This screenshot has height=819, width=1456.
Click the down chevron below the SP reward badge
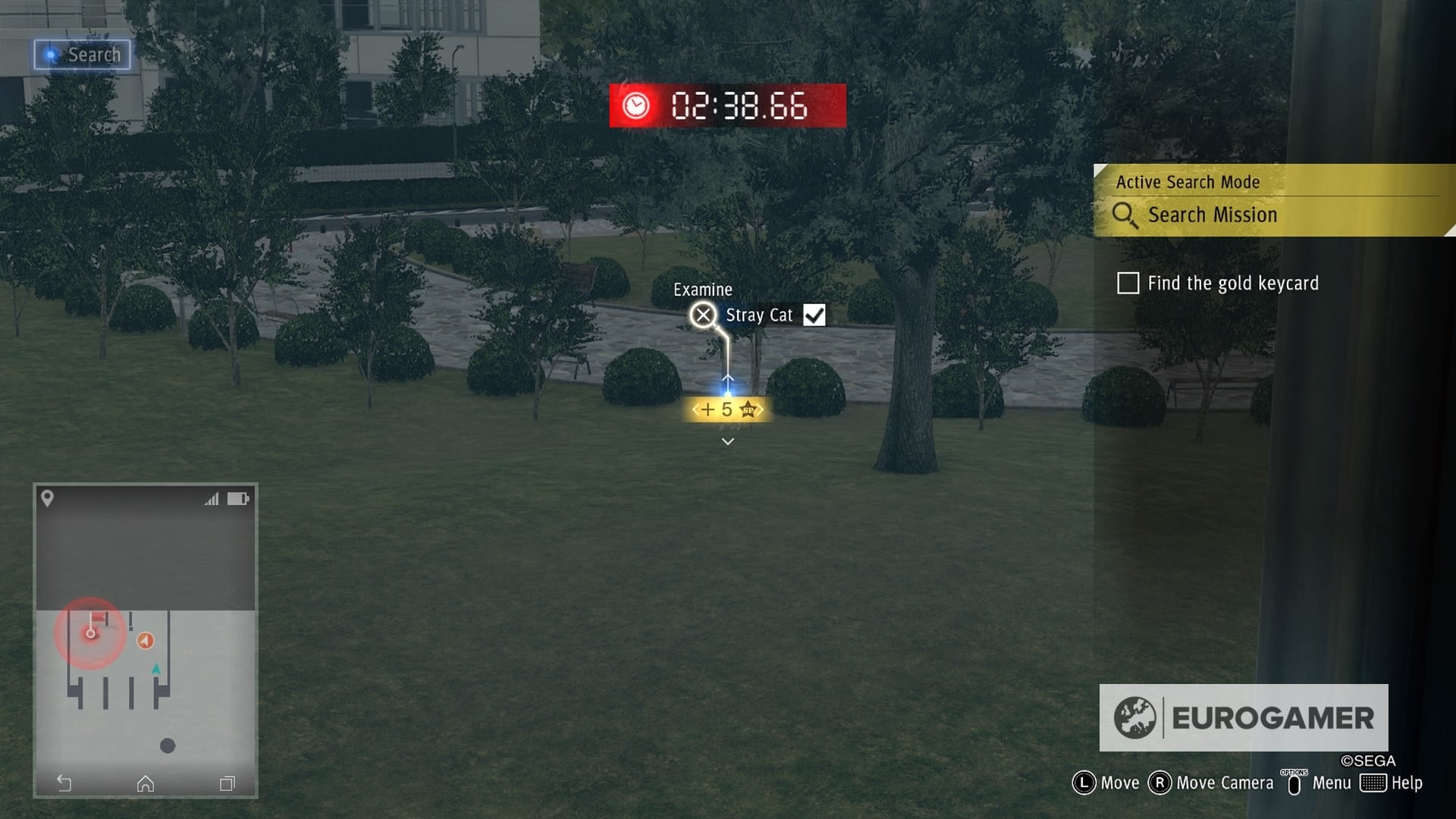pos(728,440)
